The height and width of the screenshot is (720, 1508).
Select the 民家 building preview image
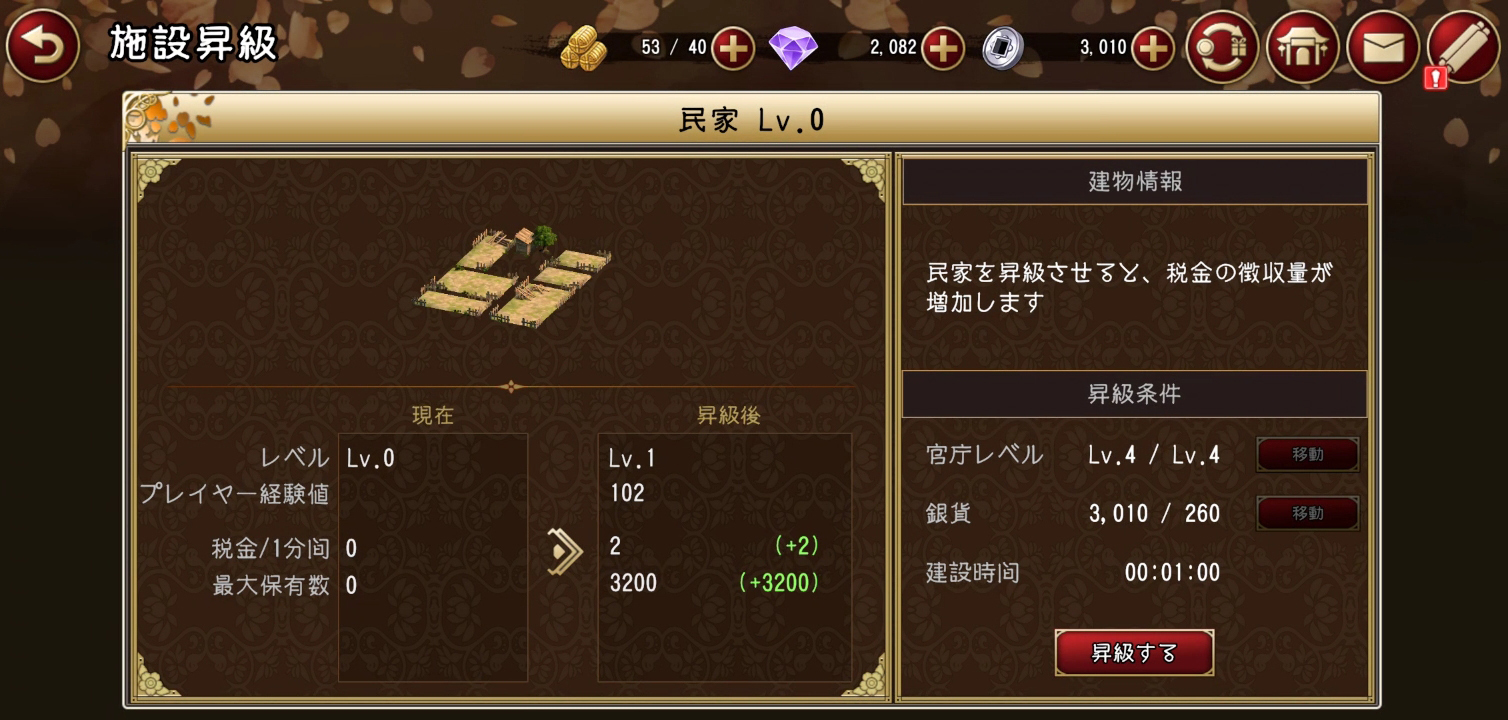pyautogui.click(x=510, y=275)
